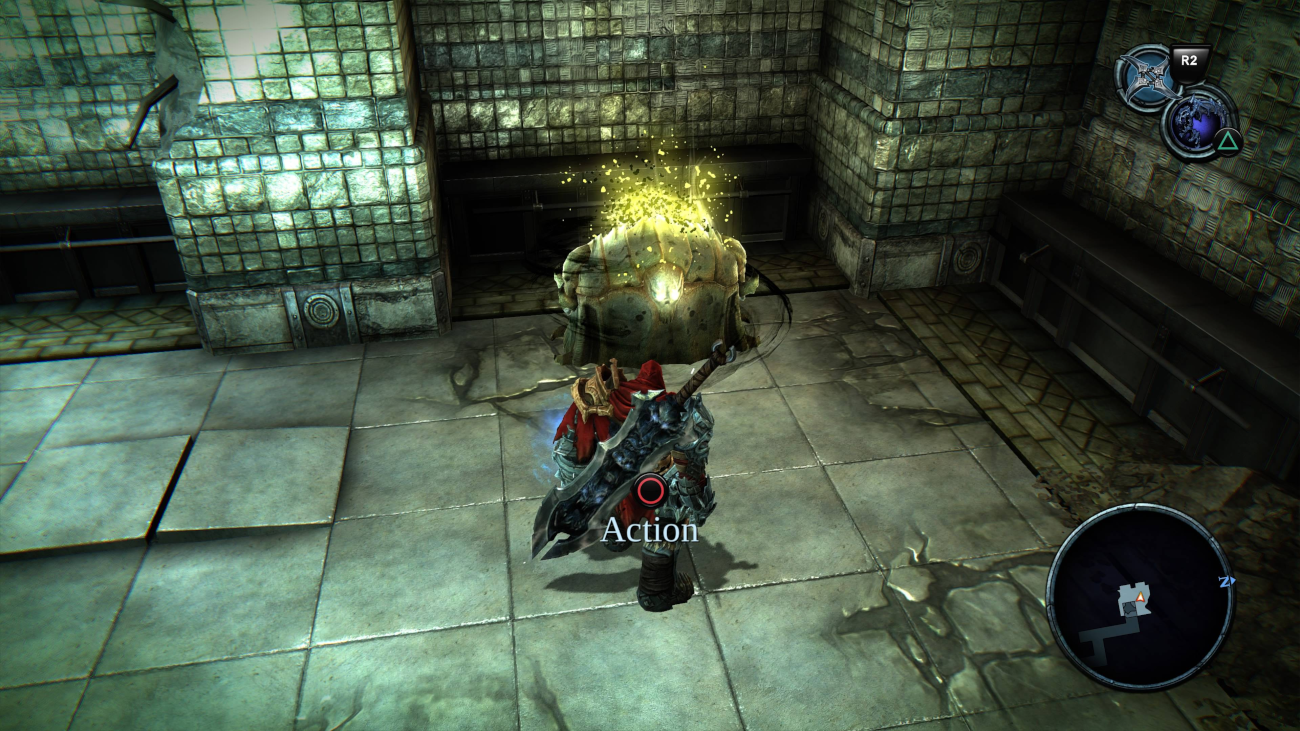The height and width of the screenshot is (731, 1300).
Task: Activate the blue gauntlet weapon icon
Action: tap(1197, 123)
